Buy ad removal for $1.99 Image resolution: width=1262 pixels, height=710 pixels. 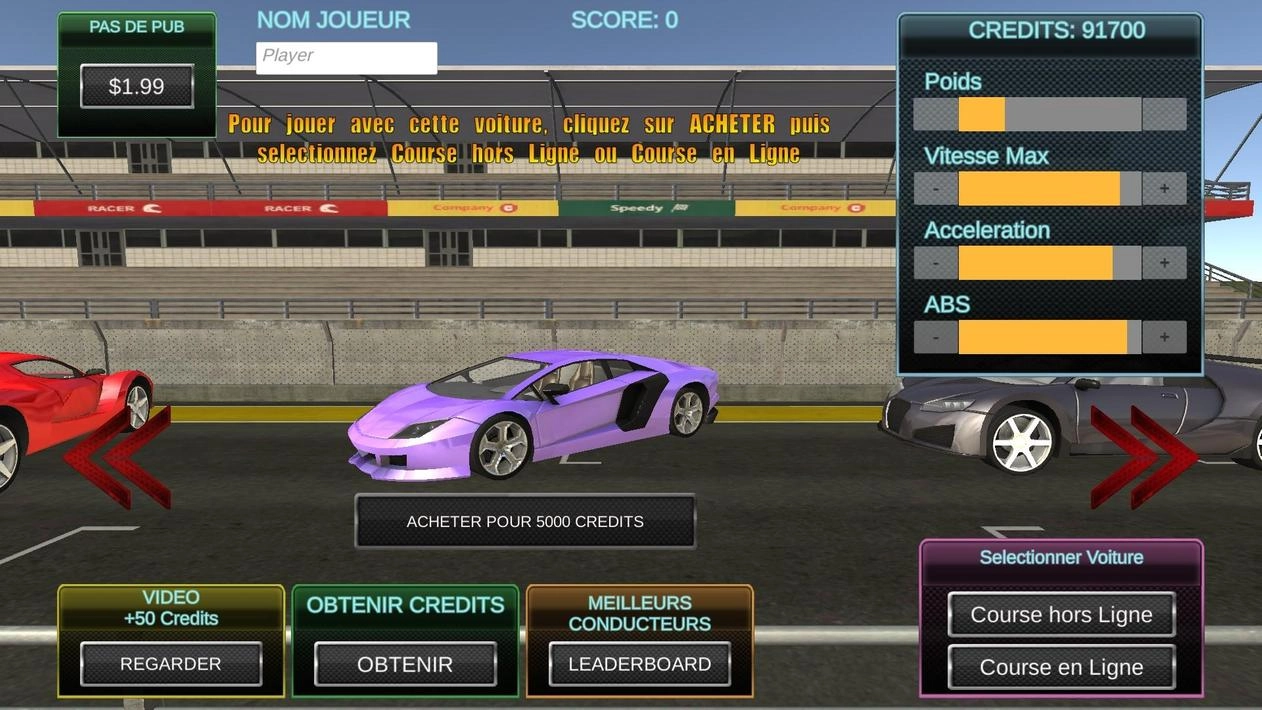(136, 87)
